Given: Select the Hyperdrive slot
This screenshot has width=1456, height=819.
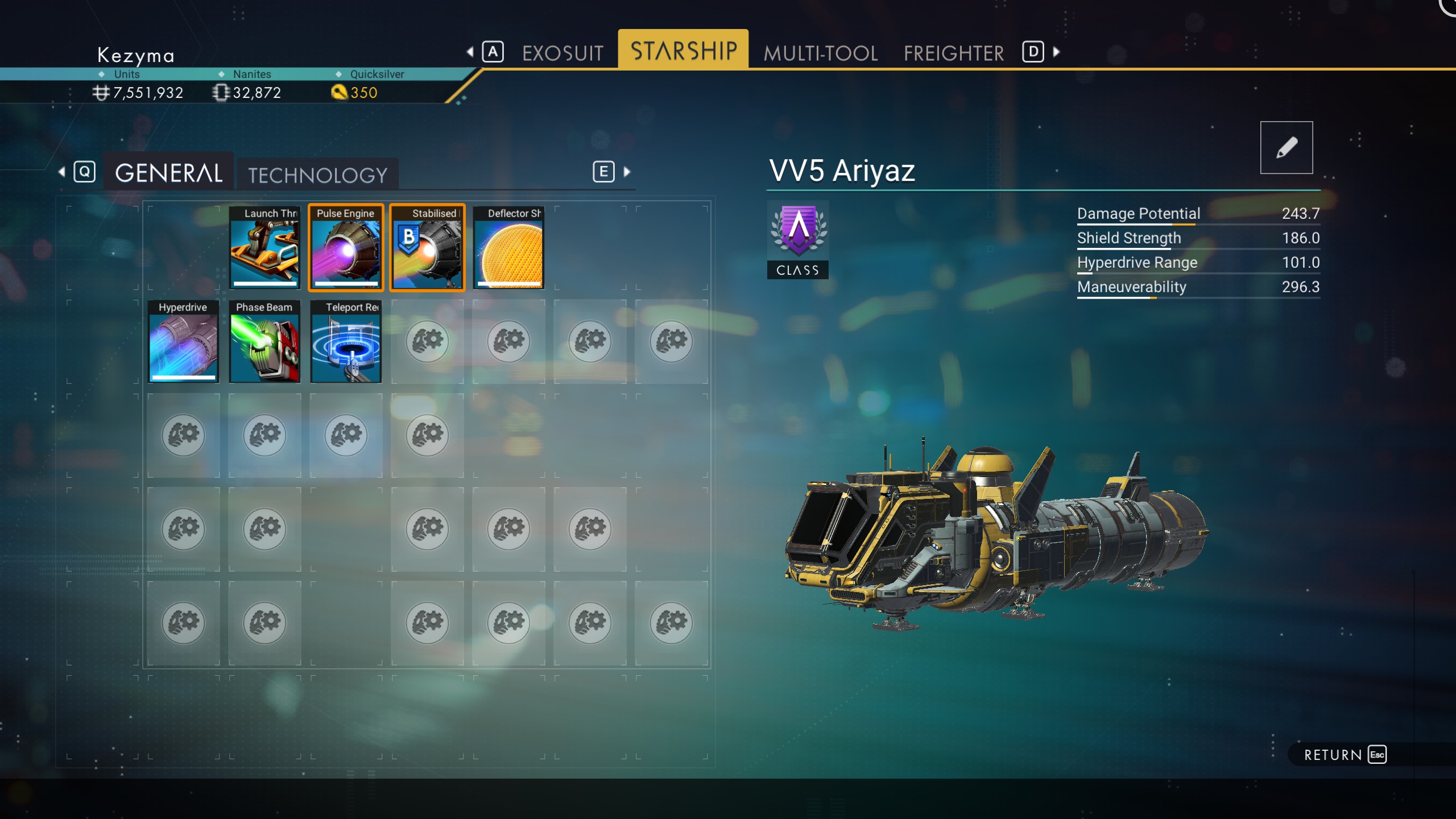Looking at the screenshot, I should [x=183, y=341].
